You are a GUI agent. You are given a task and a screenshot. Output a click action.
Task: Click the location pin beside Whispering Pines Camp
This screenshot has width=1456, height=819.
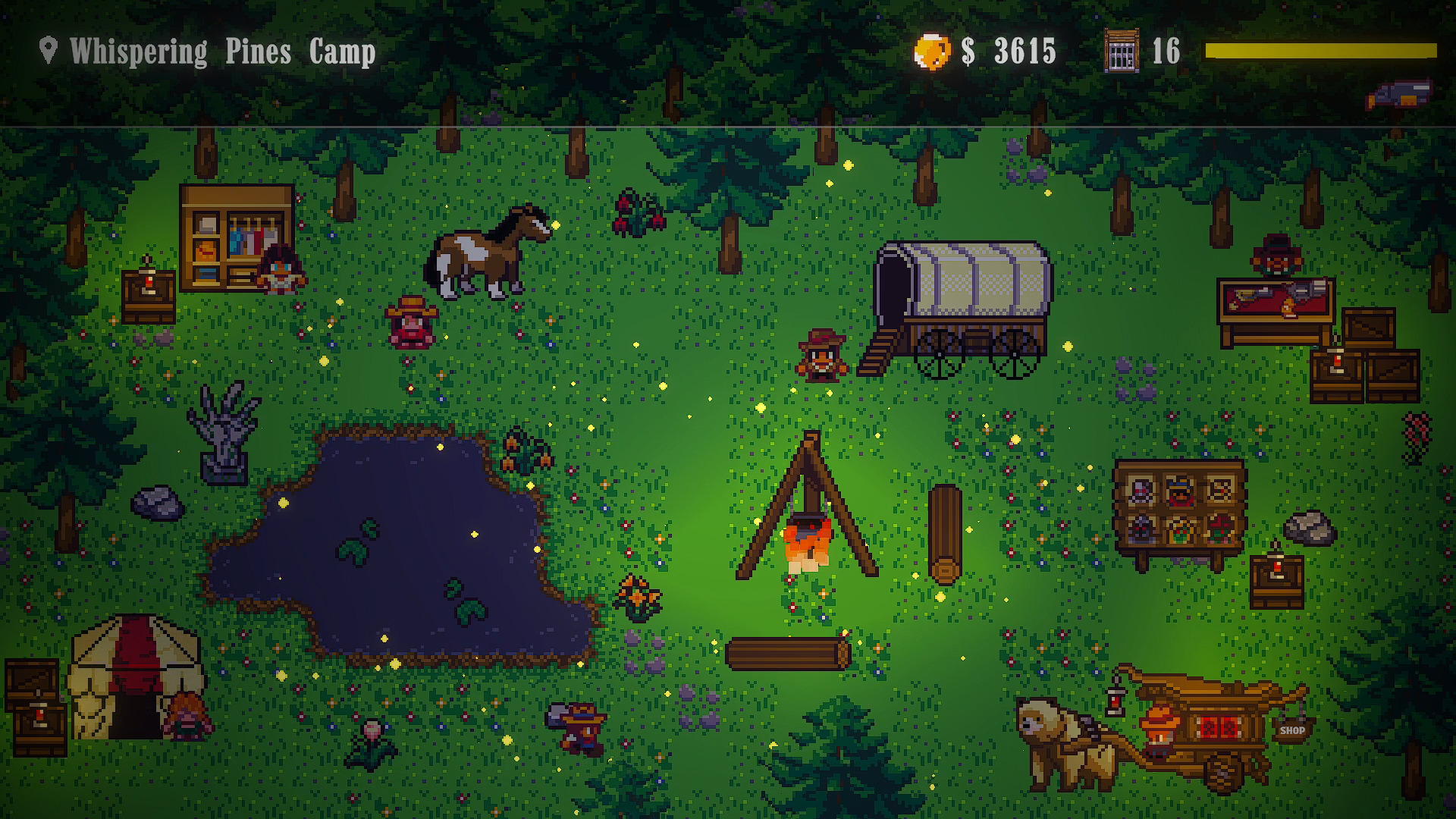[x=47, y=50]
